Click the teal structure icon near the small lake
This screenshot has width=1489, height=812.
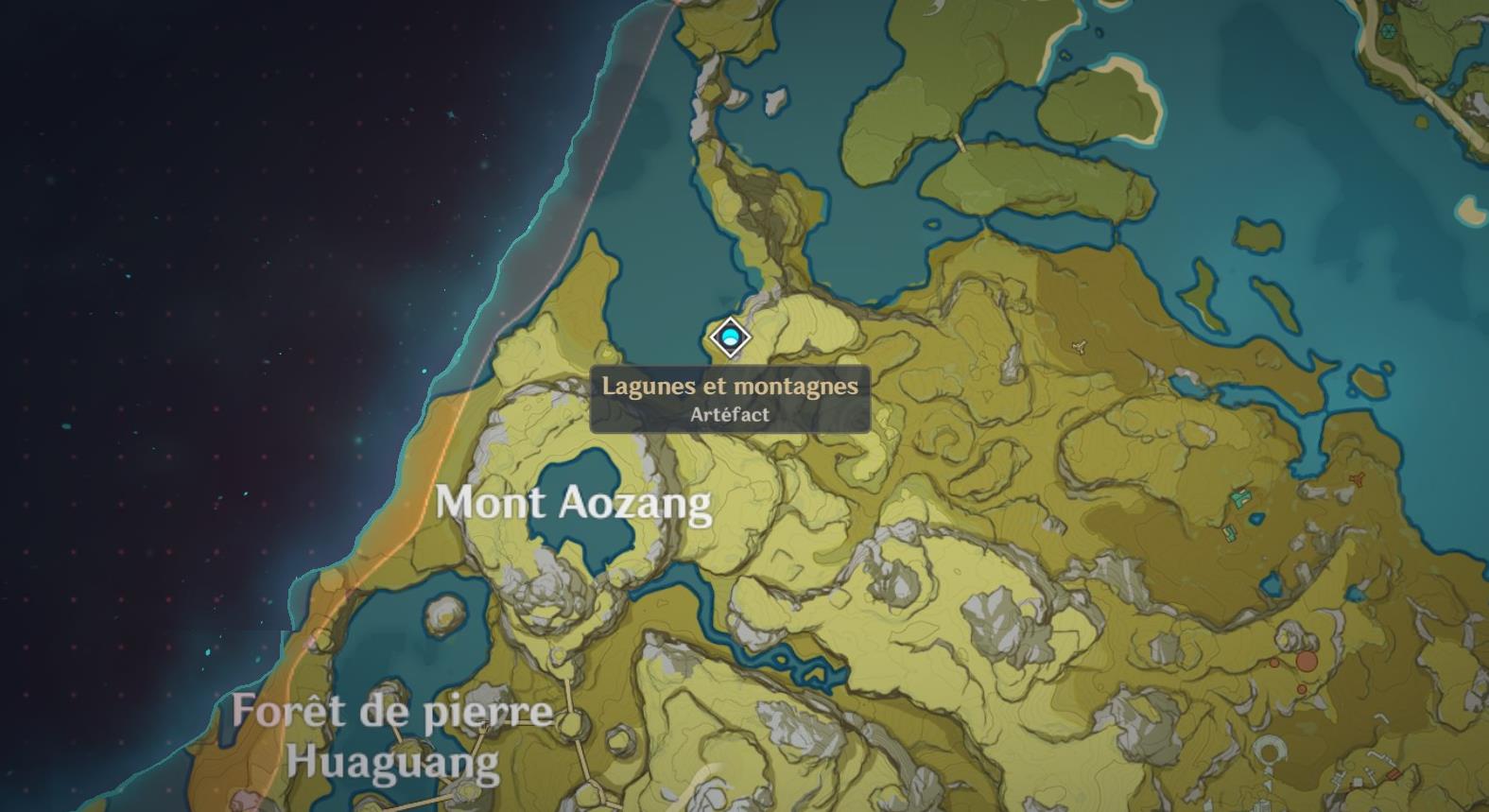[1241, 498]
